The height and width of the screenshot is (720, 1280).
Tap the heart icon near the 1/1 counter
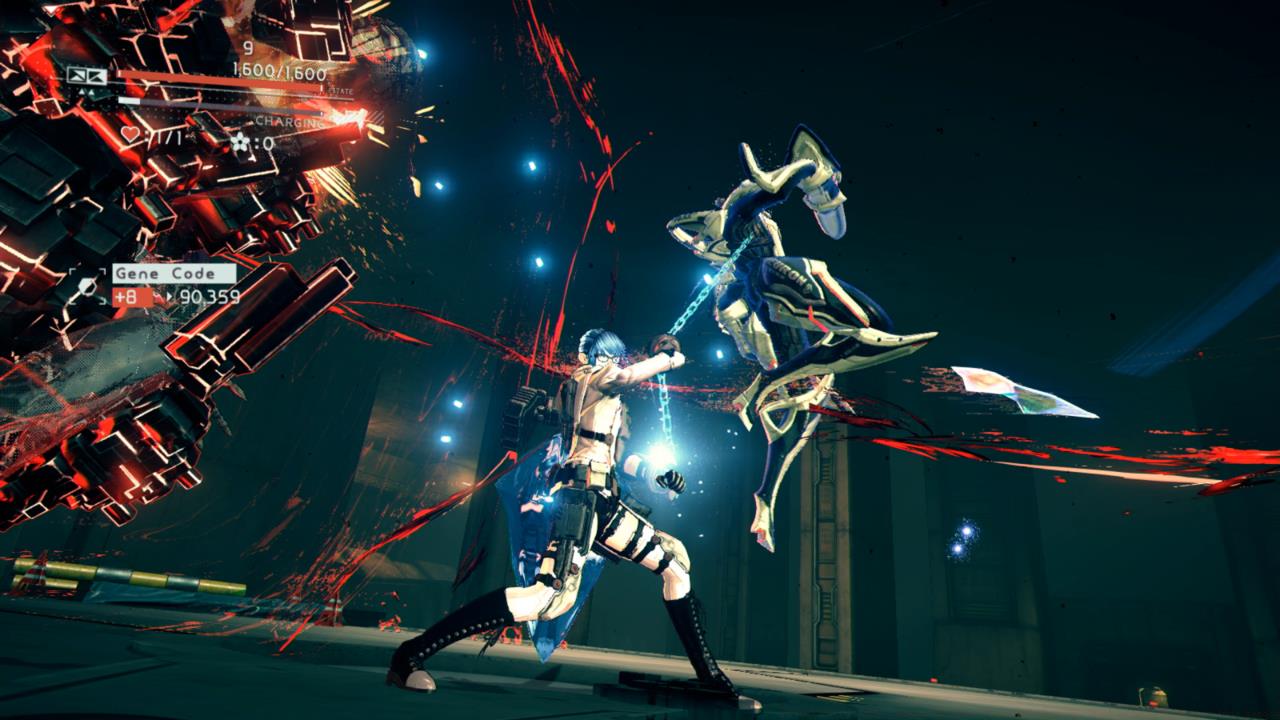pyautogui.click(x=128, y=133)
